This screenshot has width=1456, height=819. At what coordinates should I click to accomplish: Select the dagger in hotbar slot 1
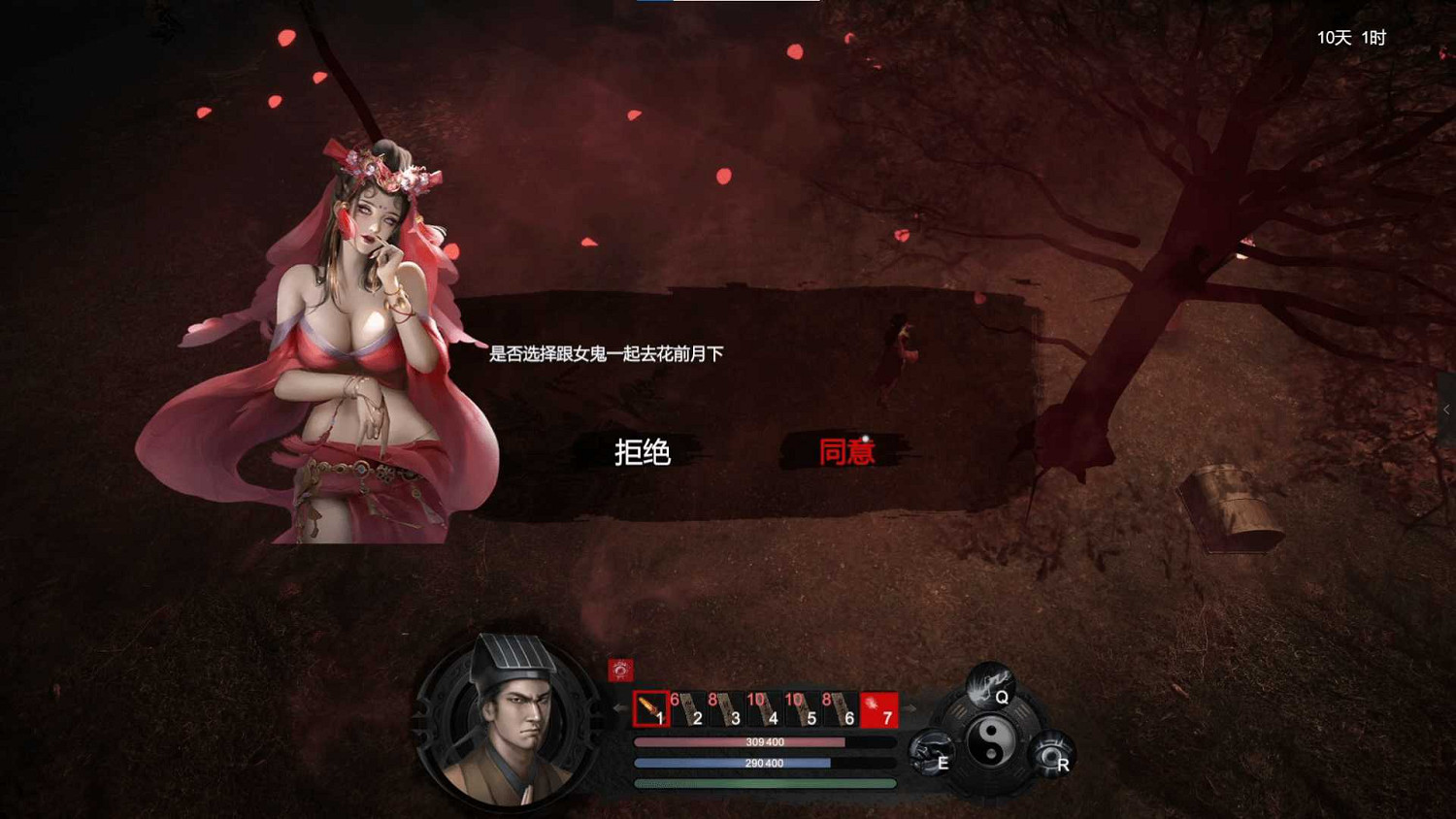tap(652, 709)
